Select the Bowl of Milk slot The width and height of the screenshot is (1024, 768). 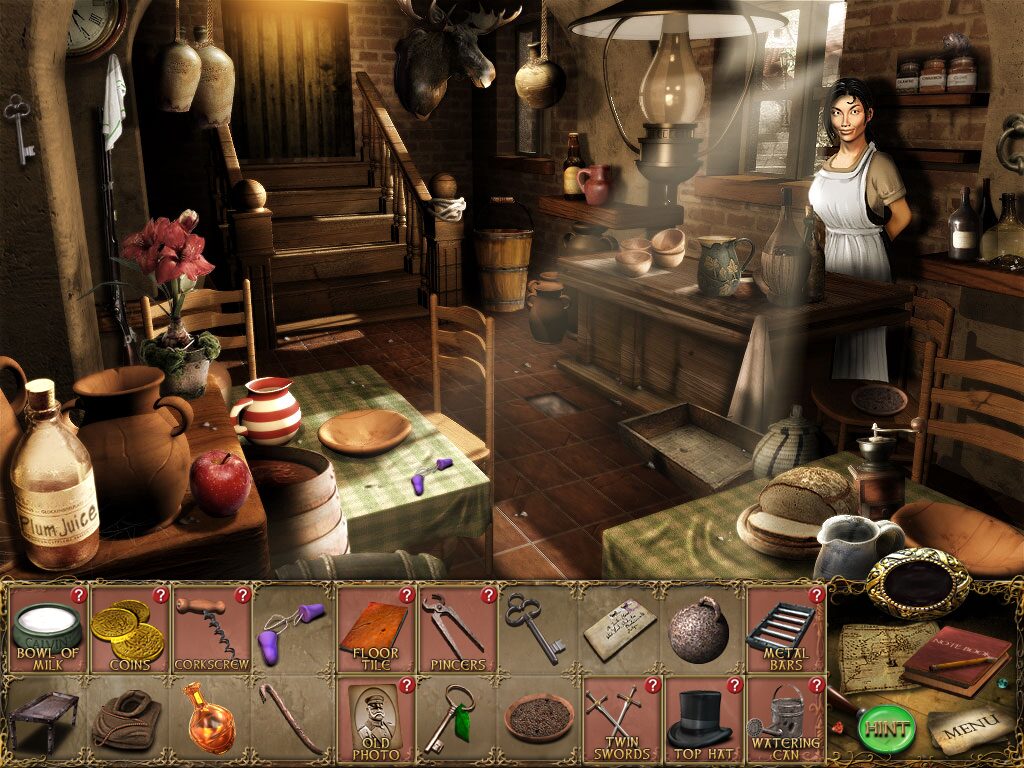46,630
